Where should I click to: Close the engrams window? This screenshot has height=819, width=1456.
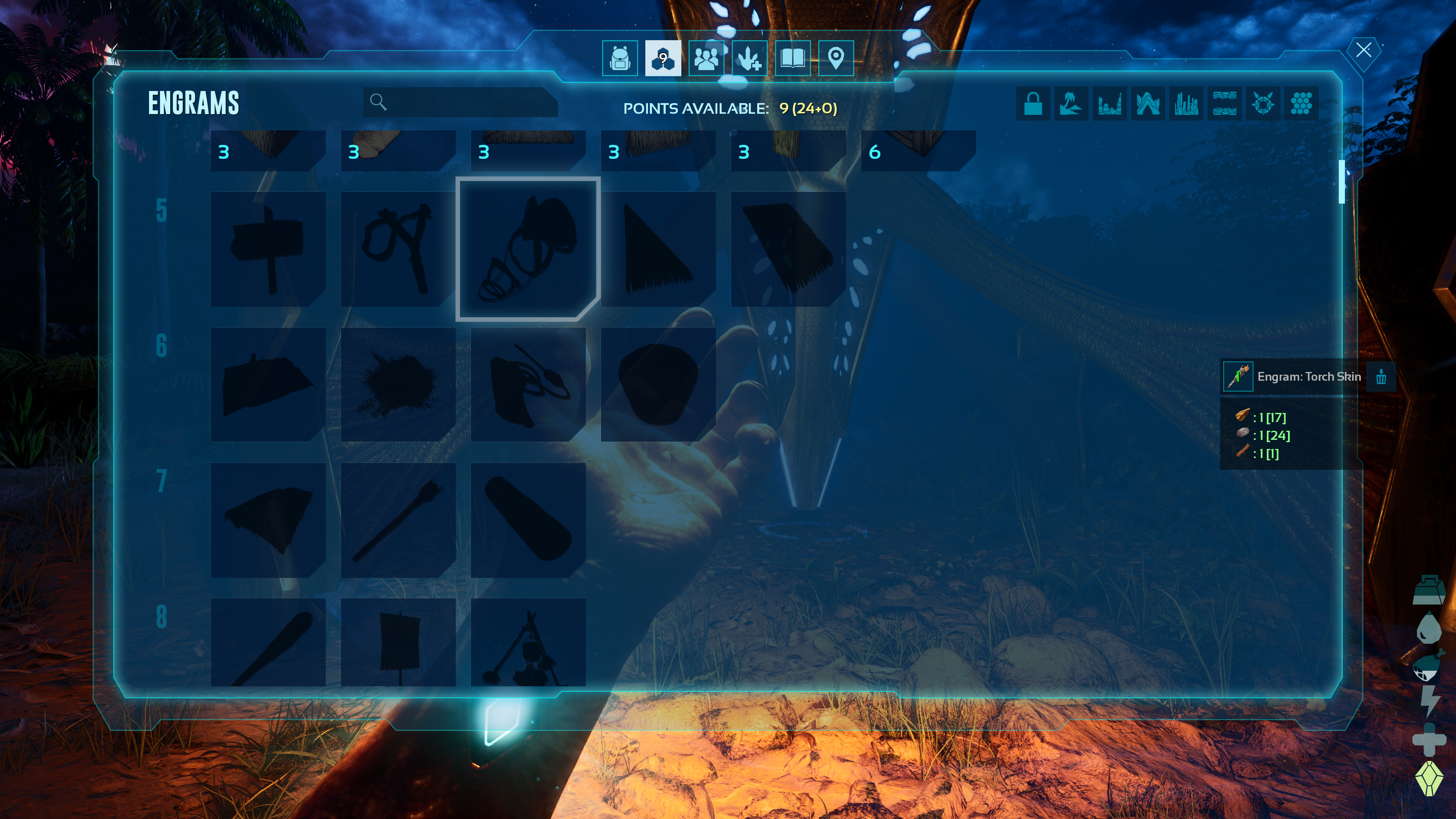click(1363, 50)
